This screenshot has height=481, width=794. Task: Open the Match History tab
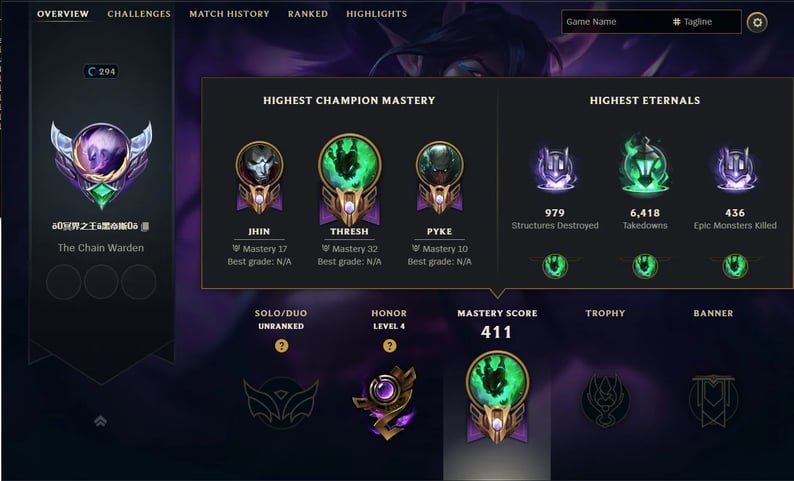[229, 14]
